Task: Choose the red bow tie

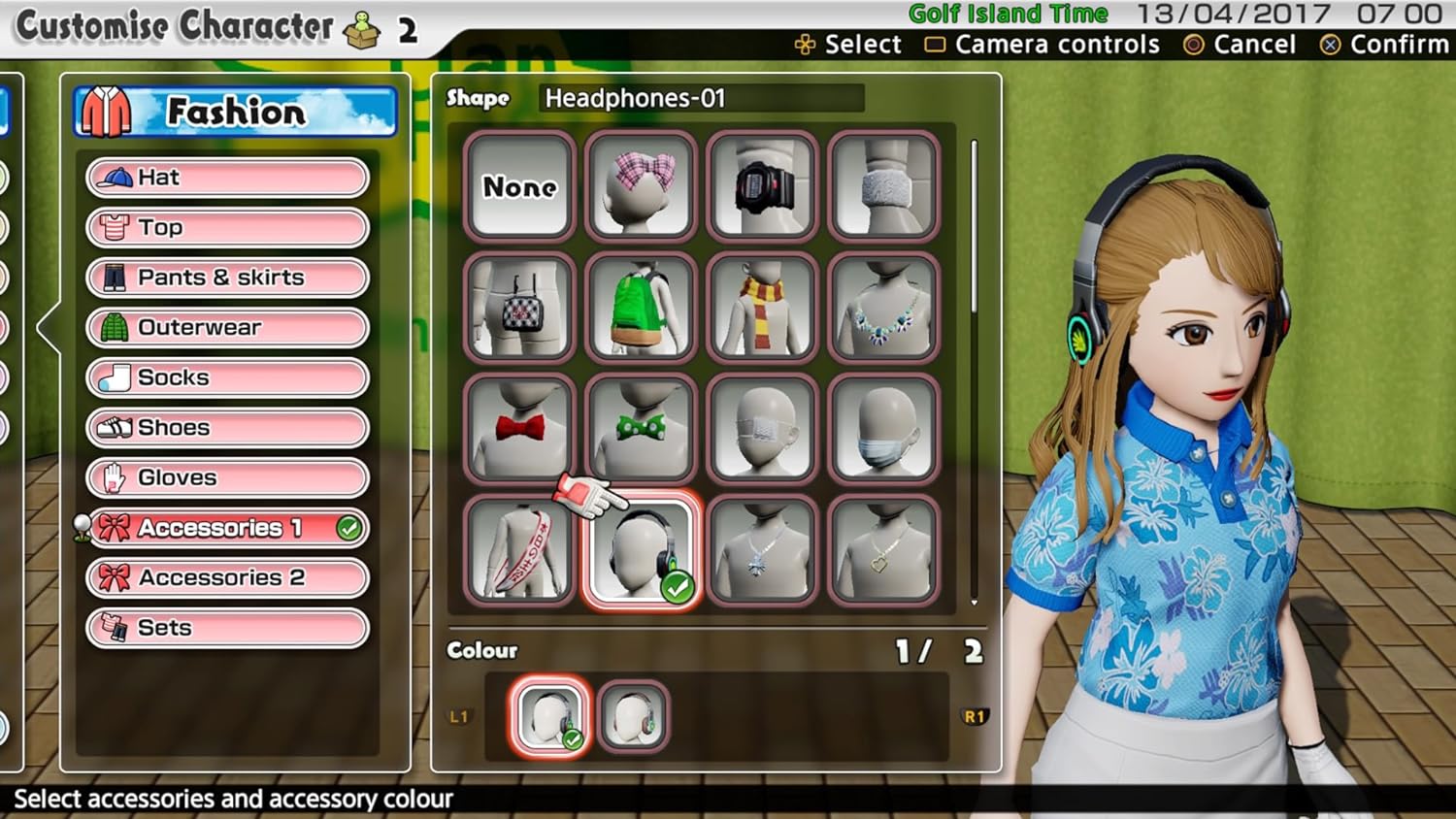Action: click(520, 429)
